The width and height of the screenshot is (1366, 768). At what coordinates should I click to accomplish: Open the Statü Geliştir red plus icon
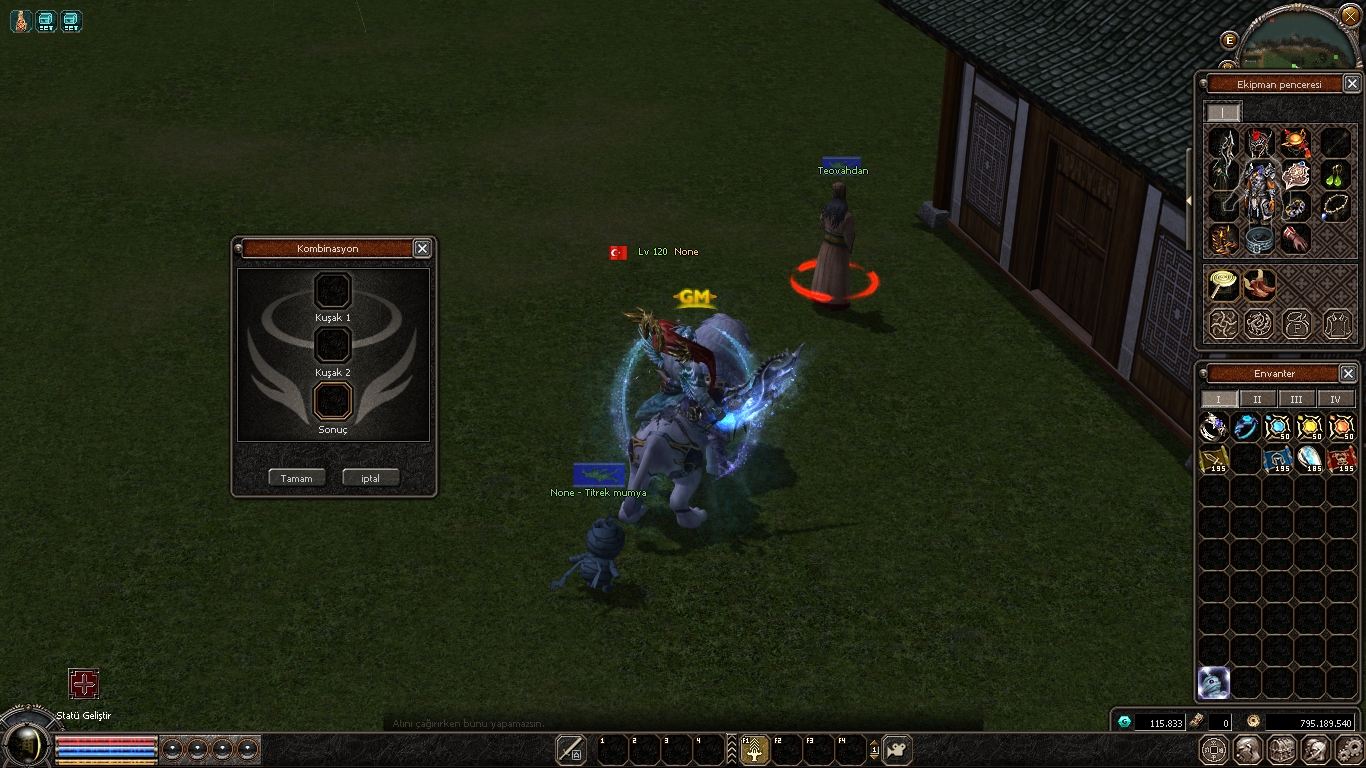point(84,684)
